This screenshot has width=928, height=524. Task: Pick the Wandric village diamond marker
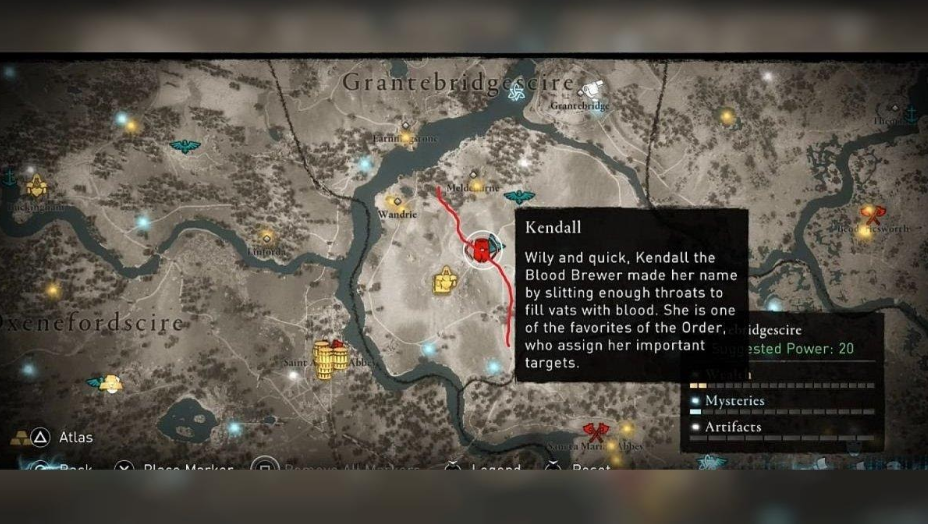396,201
